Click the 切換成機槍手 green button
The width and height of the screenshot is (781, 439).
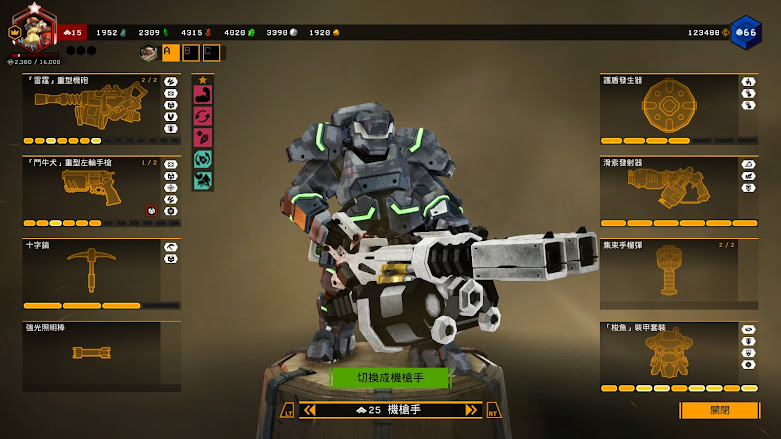[391, 377]
